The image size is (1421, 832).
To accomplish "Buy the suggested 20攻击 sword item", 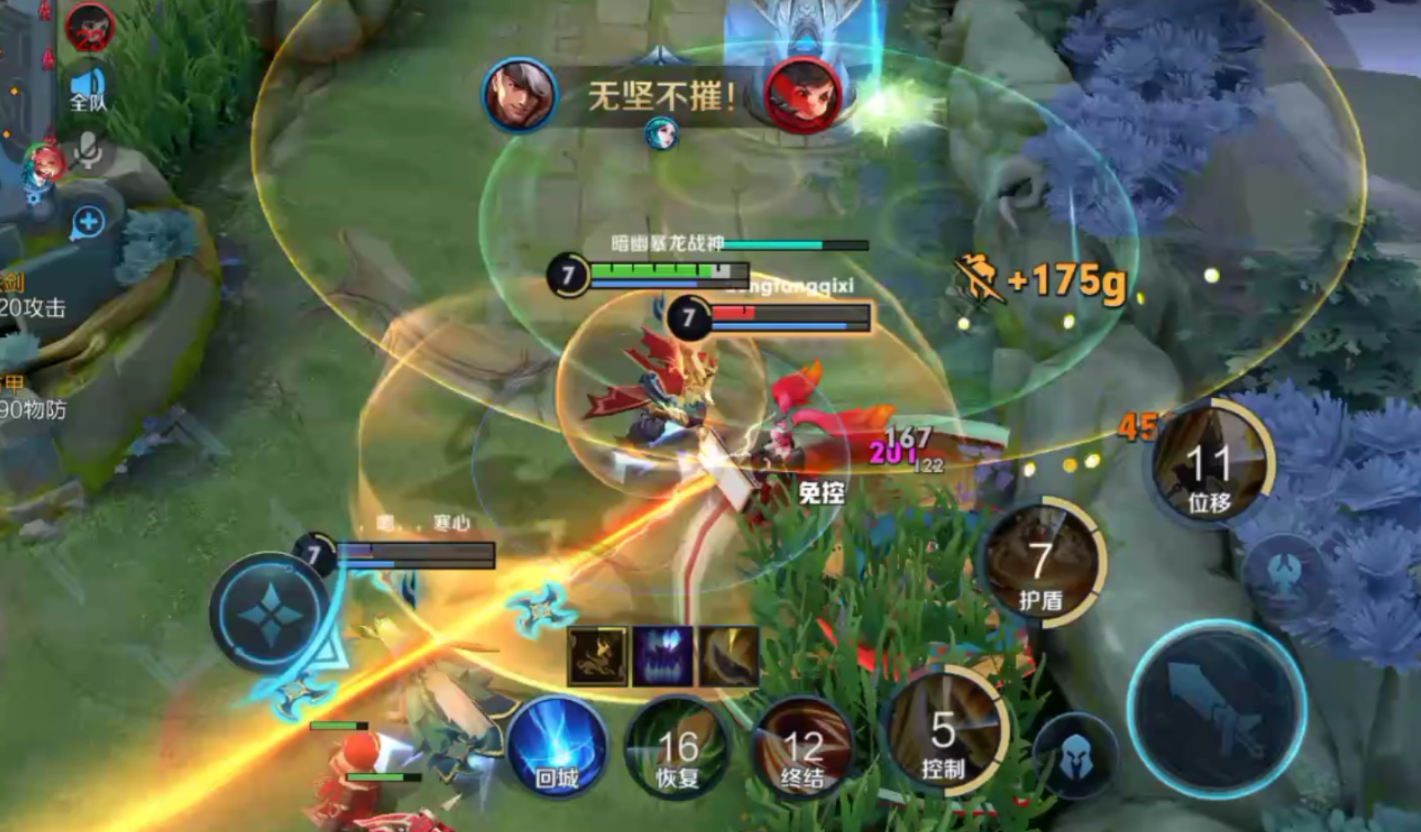I will [x=30, y=297].
